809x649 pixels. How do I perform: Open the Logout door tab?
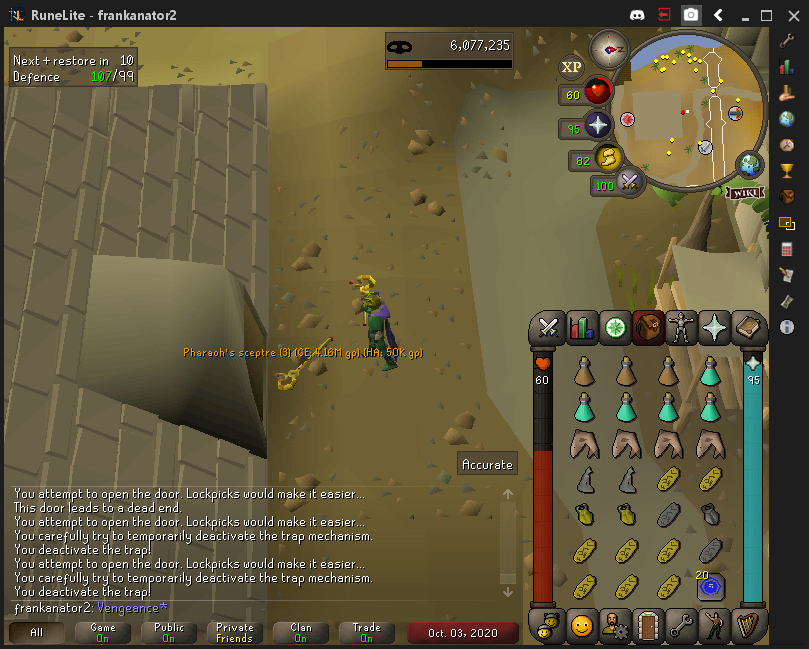[x=648, y=626]
